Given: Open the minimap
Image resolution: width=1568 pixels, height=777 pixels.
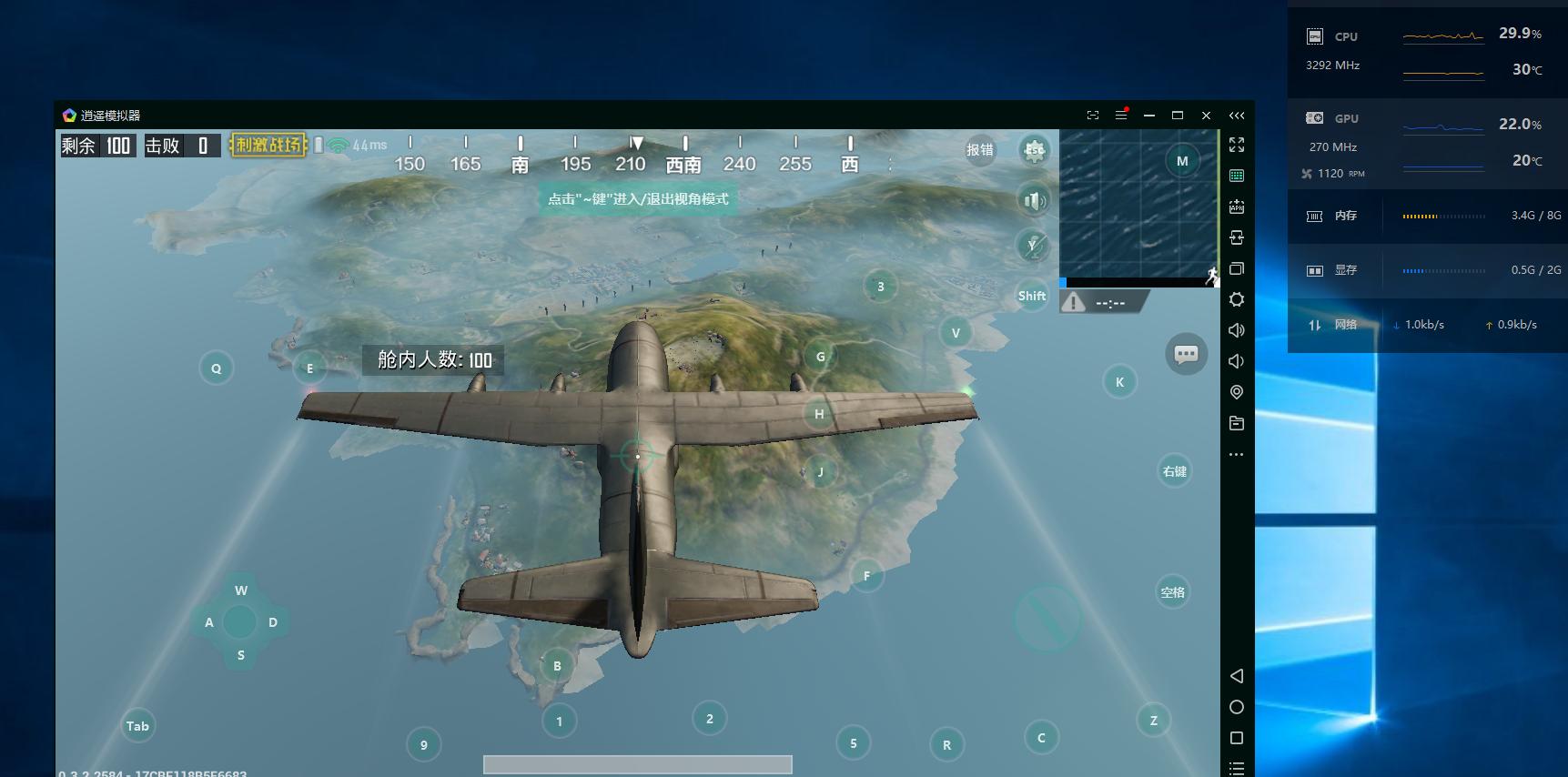Looking at the screenshot, I should (x=1138, y=204).
